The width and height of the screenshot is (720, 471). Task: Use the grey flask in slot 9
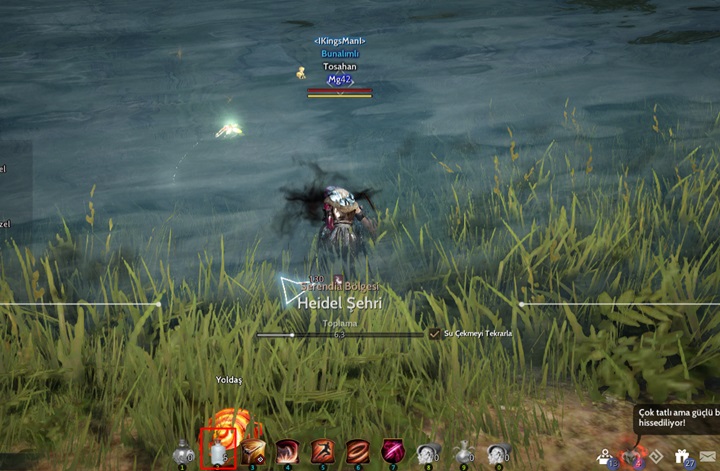[x=463, y=453]
